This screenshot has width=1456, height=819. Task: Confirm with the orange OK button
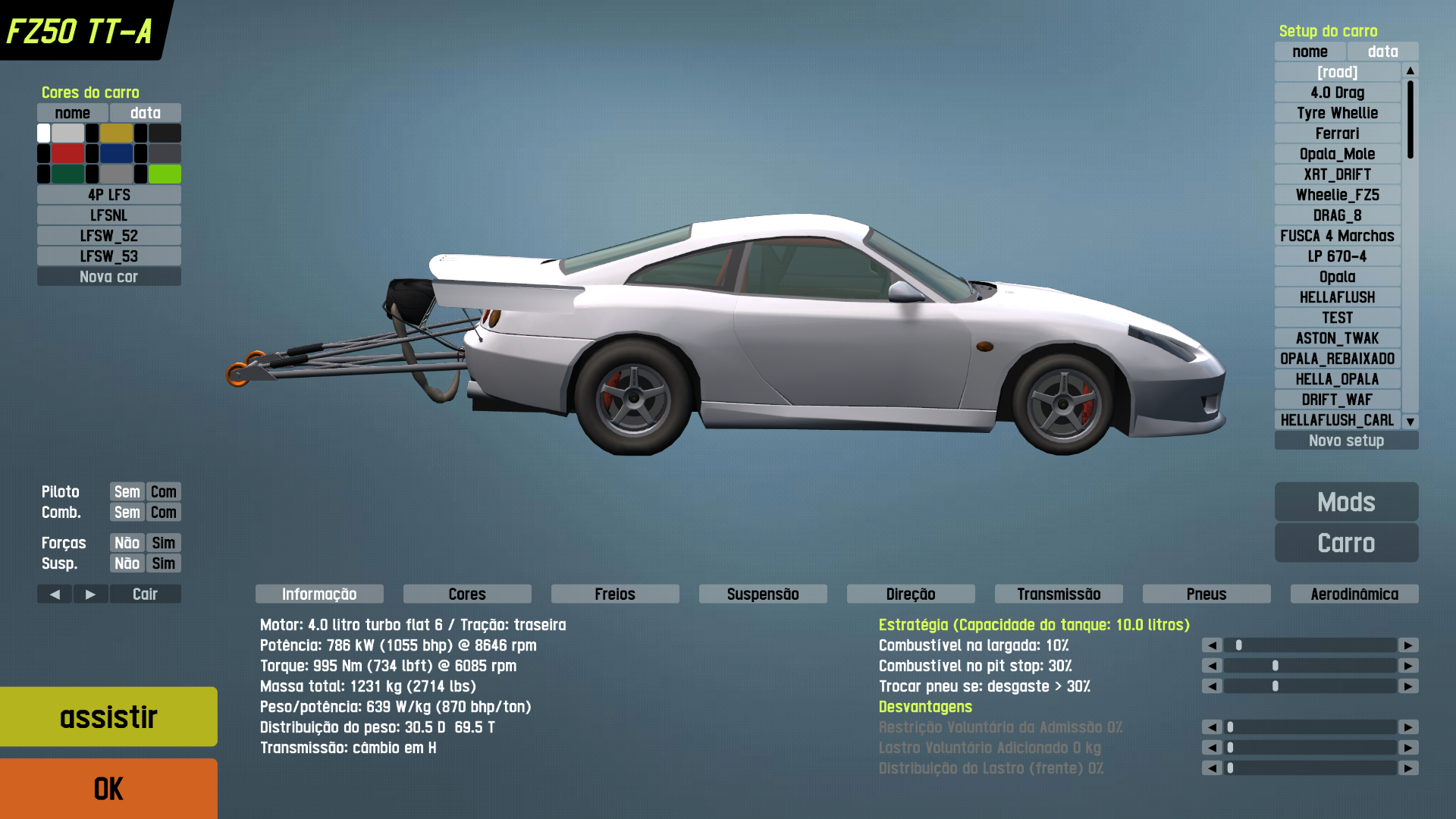(108, 789)
